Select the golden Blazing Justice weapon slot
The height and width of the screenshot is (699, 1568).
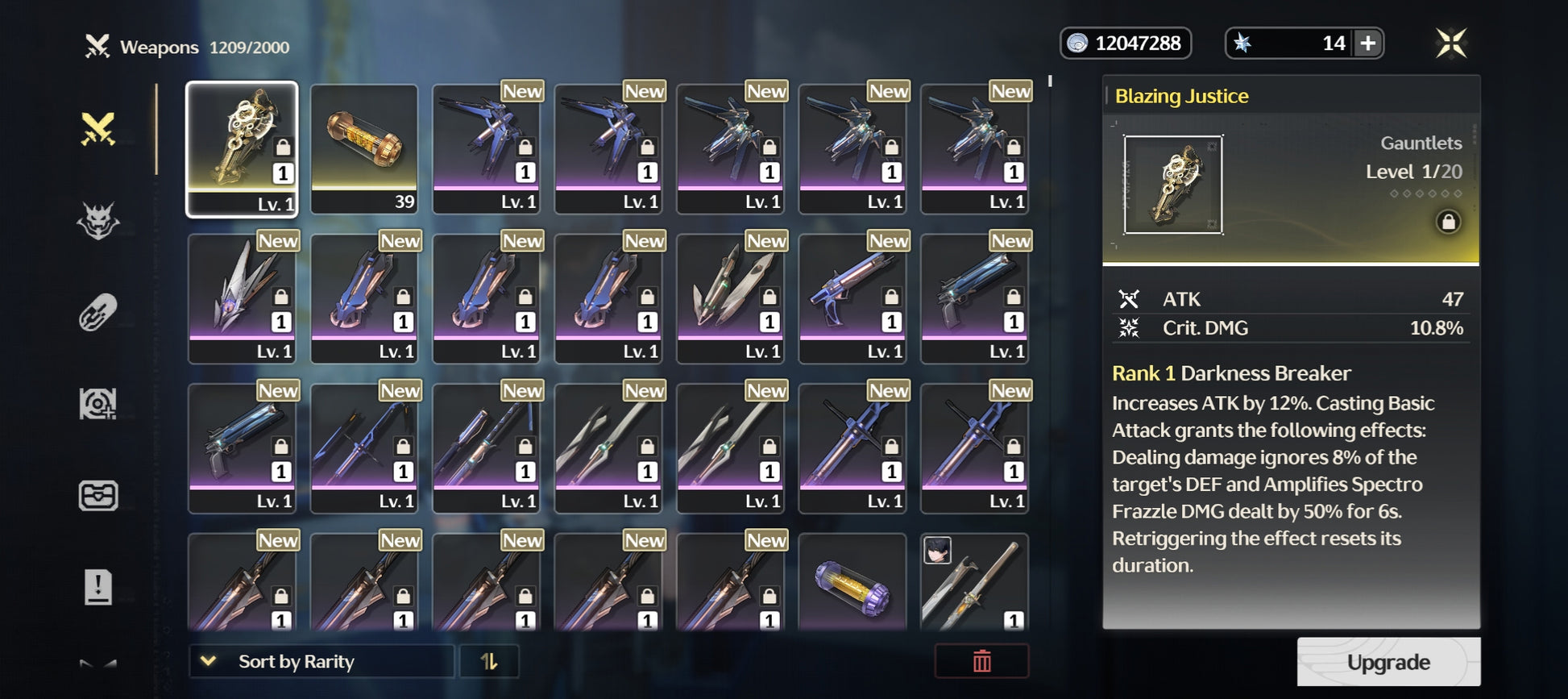point(242,149)
